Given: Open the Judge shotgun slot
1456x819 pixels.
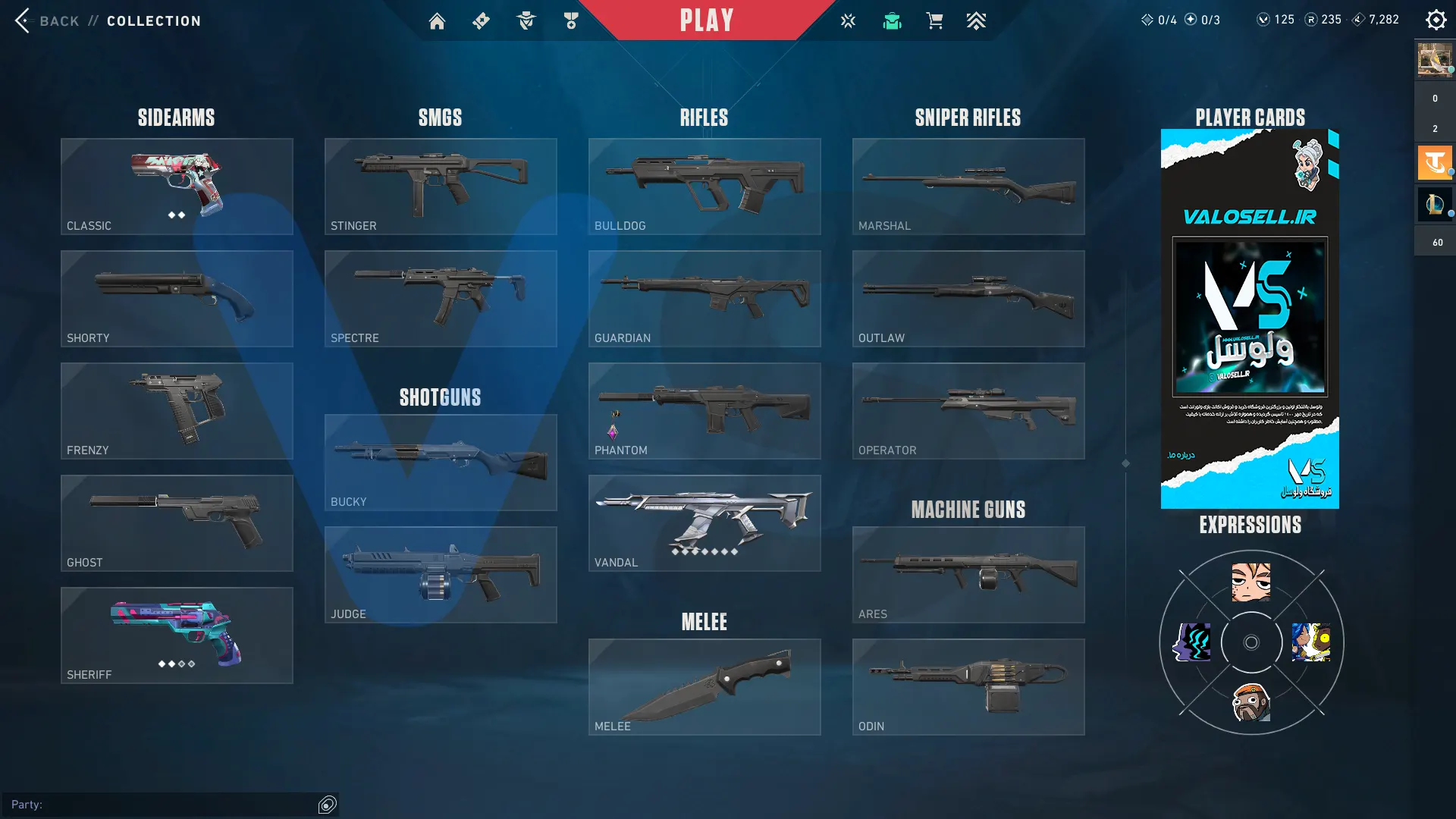Looking at the screenshot, I should [441, 575].
